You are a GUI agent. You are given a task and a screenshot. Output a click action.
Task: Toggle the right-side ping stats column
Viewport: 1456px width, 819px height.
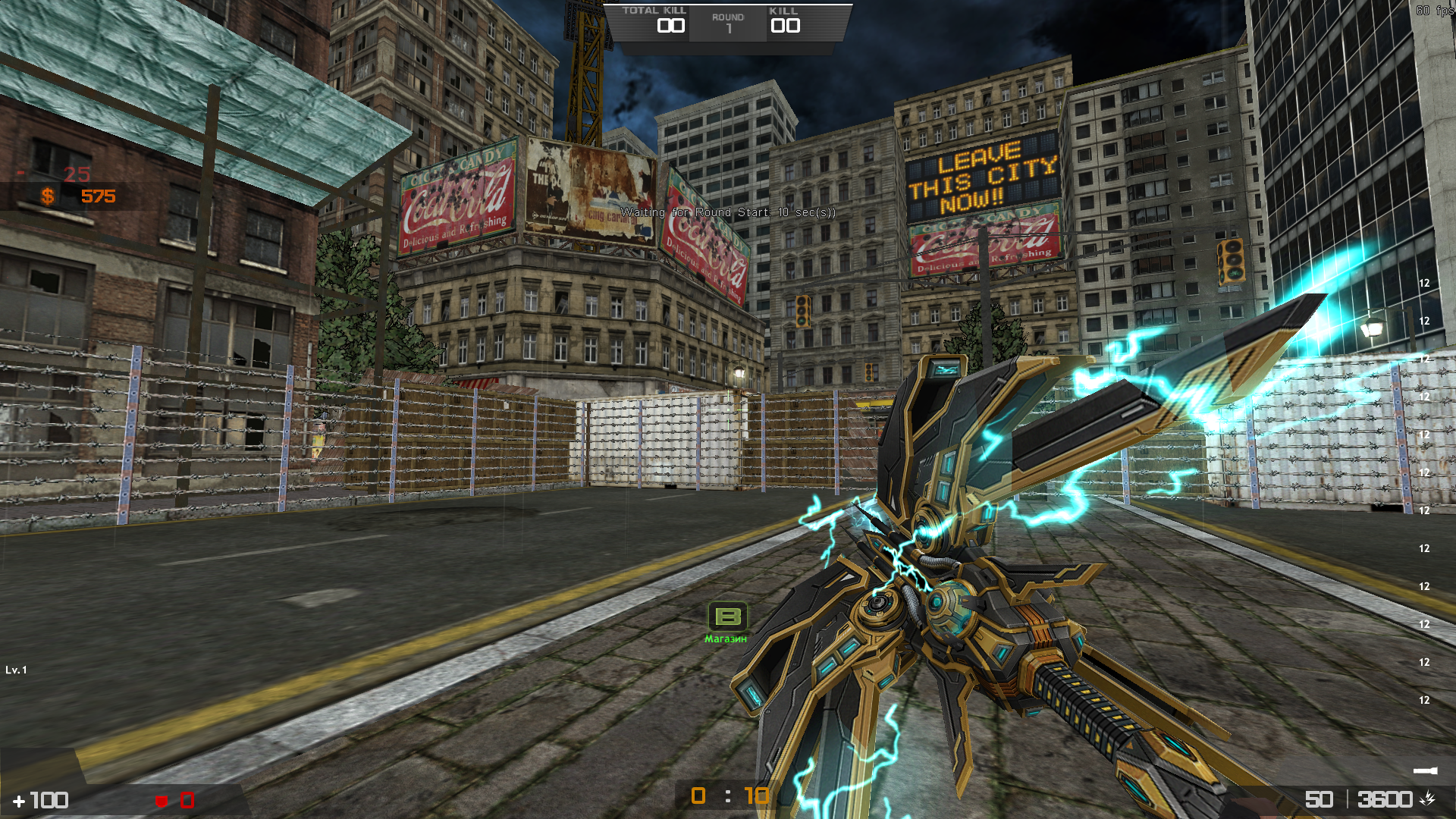click(1423, 493)
